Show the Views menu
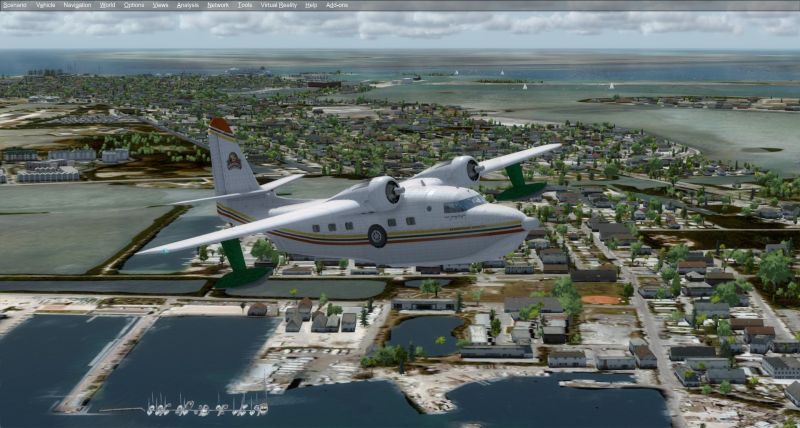800x428 pixels. pos(160,5)
